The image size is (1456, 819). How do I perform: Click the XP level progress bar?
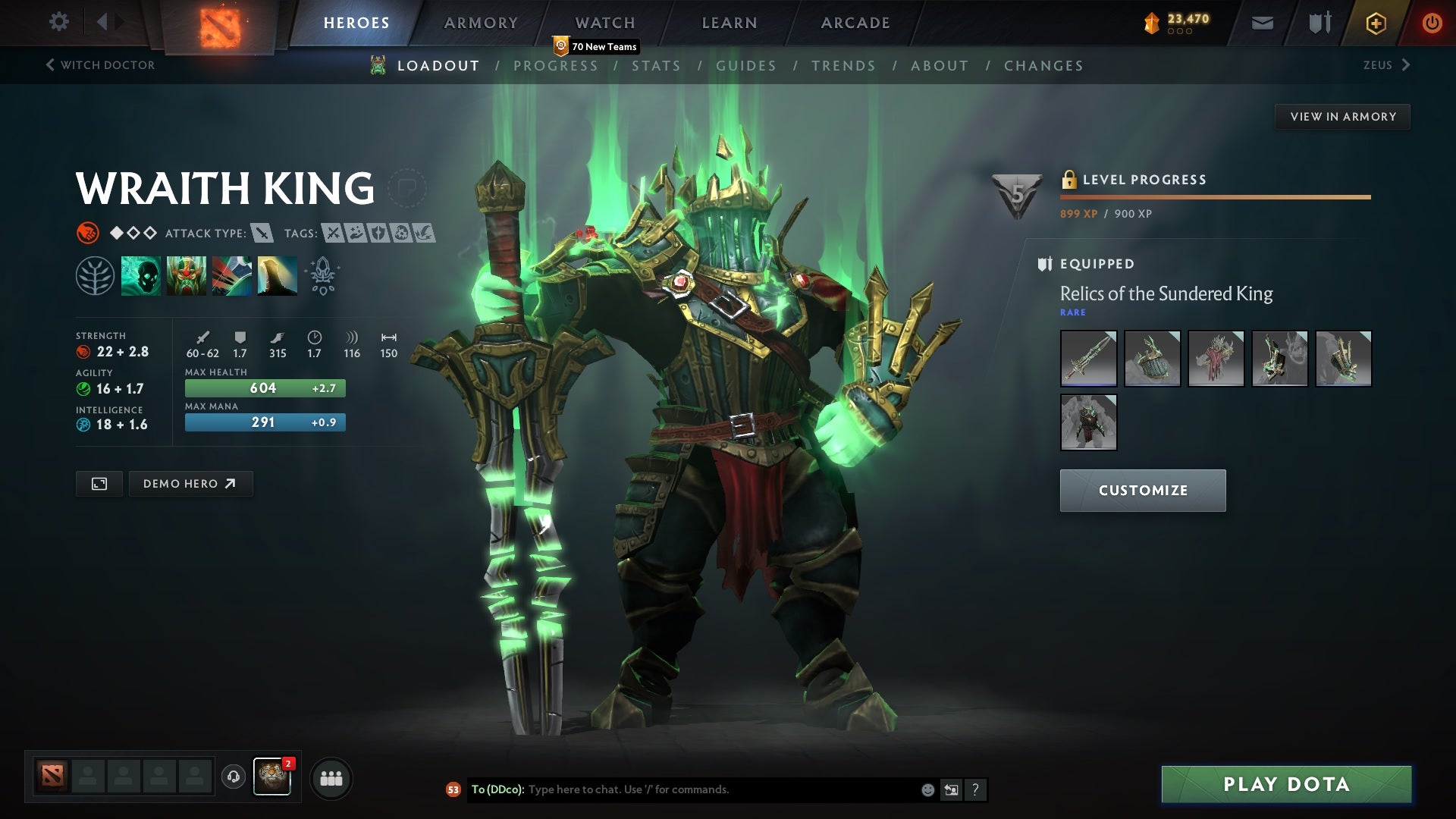tap(1213, 196)
